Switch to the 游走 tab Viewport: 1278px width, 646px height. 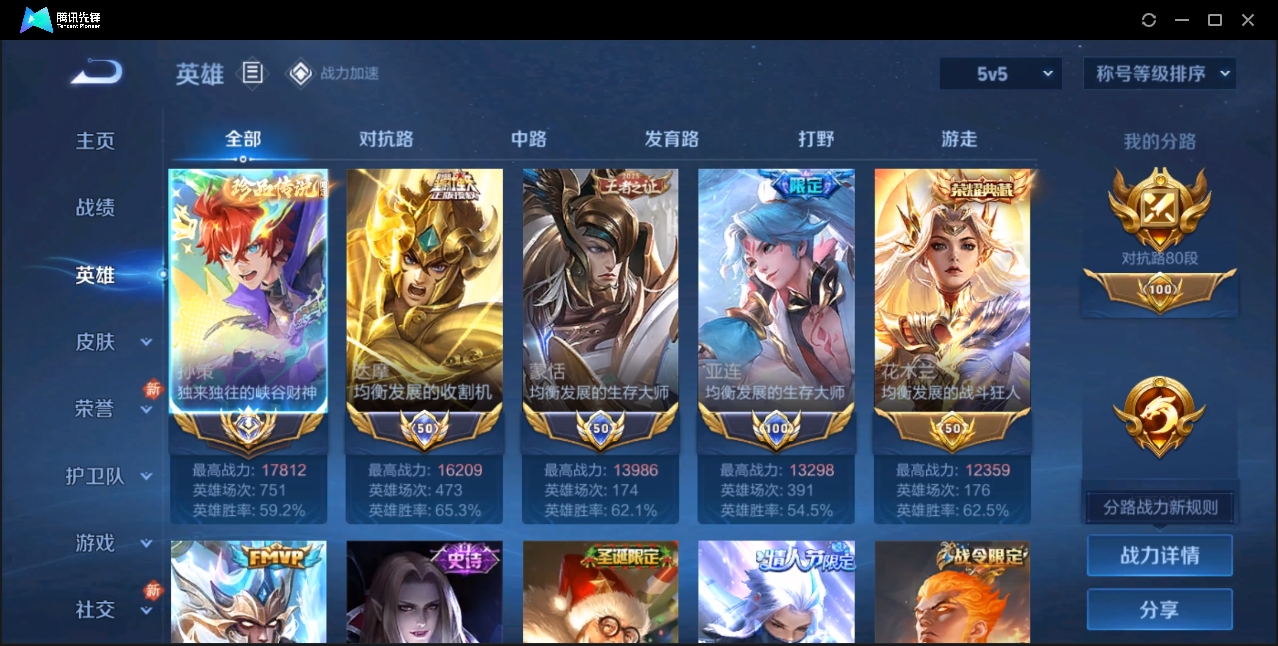click(959, 139)
